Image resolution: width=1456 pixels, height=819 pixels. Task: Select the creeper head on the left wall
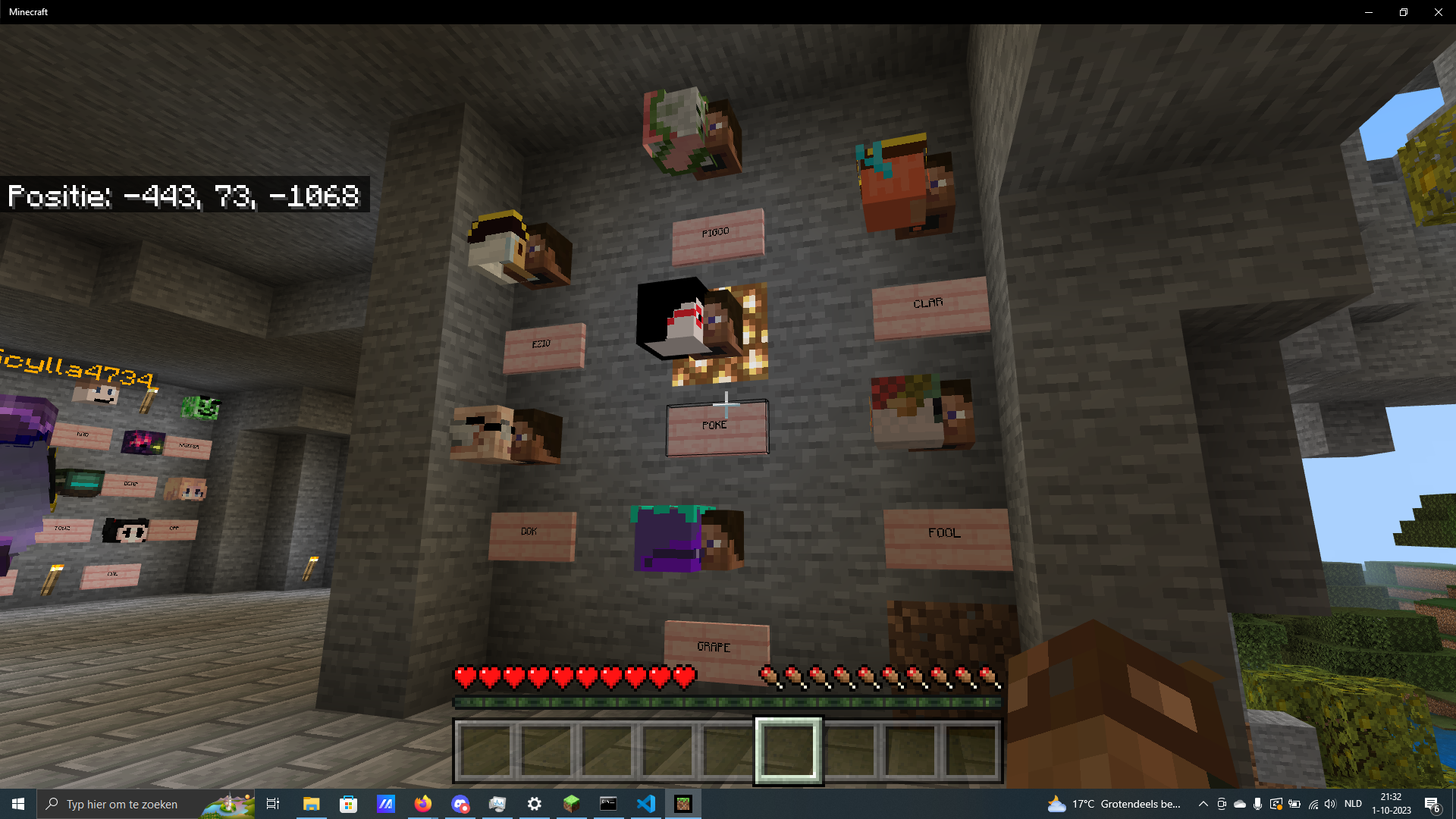[x=199, y=408]
